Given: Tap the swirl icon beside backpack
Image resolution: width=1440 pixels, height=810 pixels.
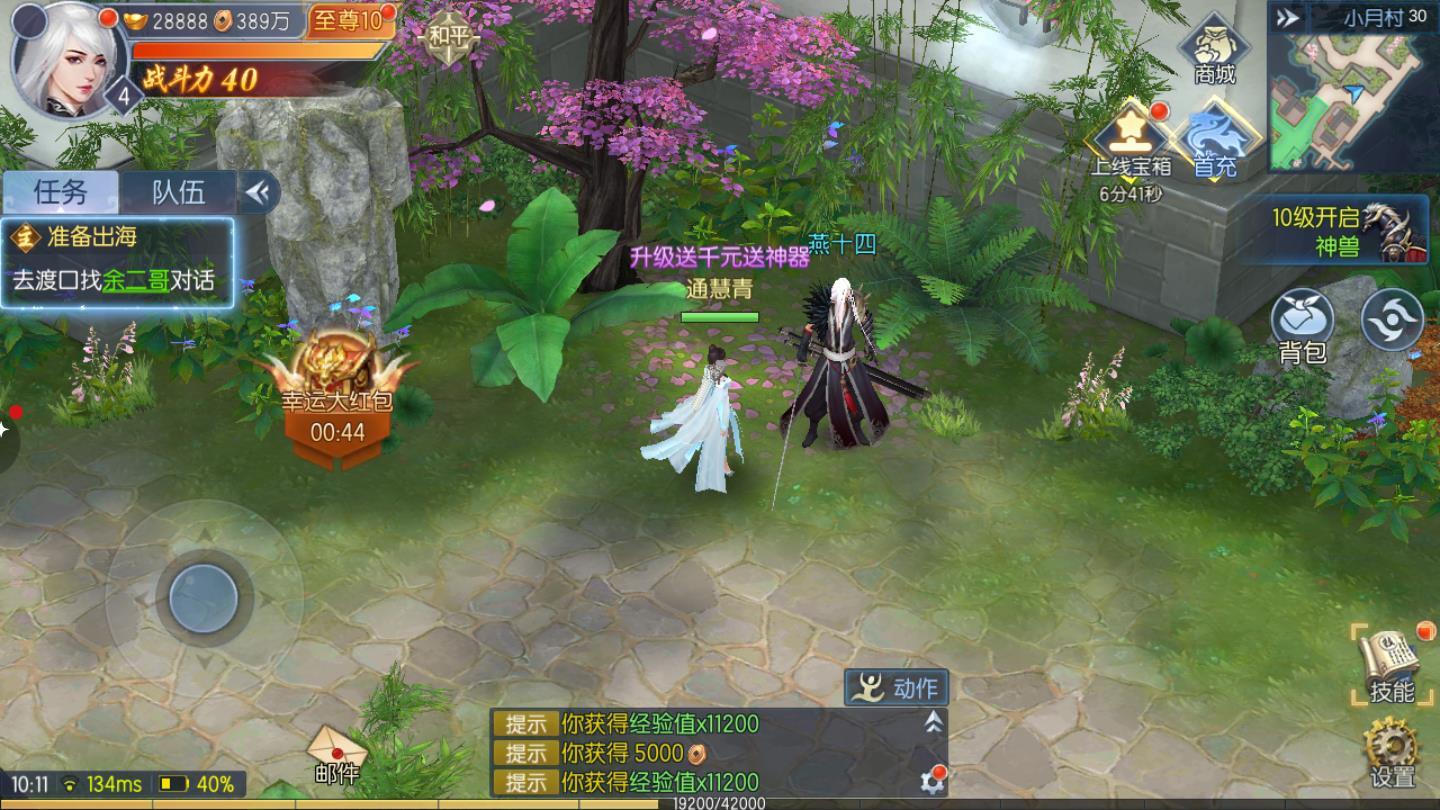Looking at the screenshot, I should click(1392, 320).
